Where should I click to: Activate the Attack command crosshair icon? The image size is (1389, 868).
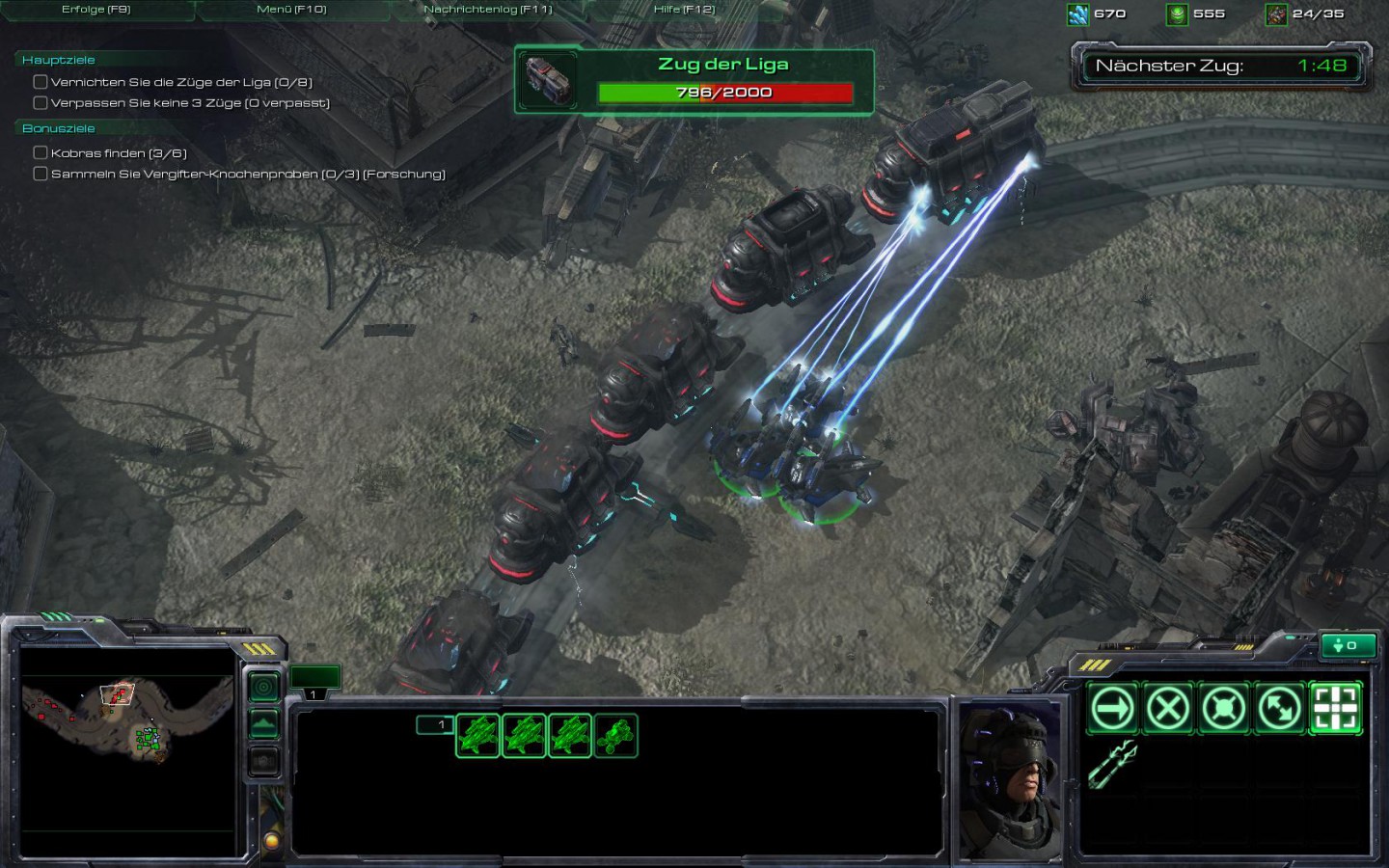click(x=1335, y=709)
